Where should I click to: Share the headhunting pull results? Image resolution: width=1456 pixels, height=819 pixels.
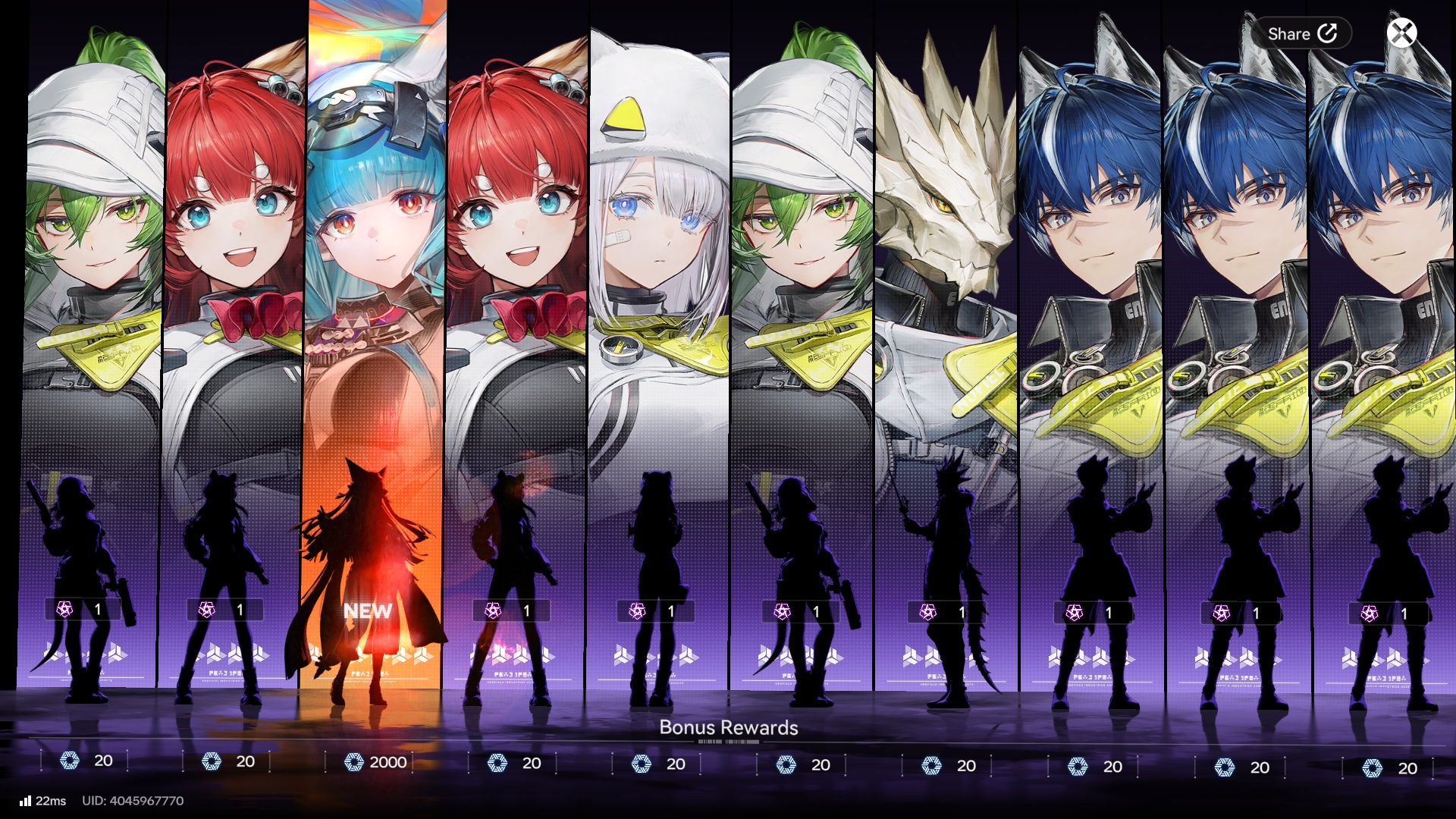(1302, 33)
